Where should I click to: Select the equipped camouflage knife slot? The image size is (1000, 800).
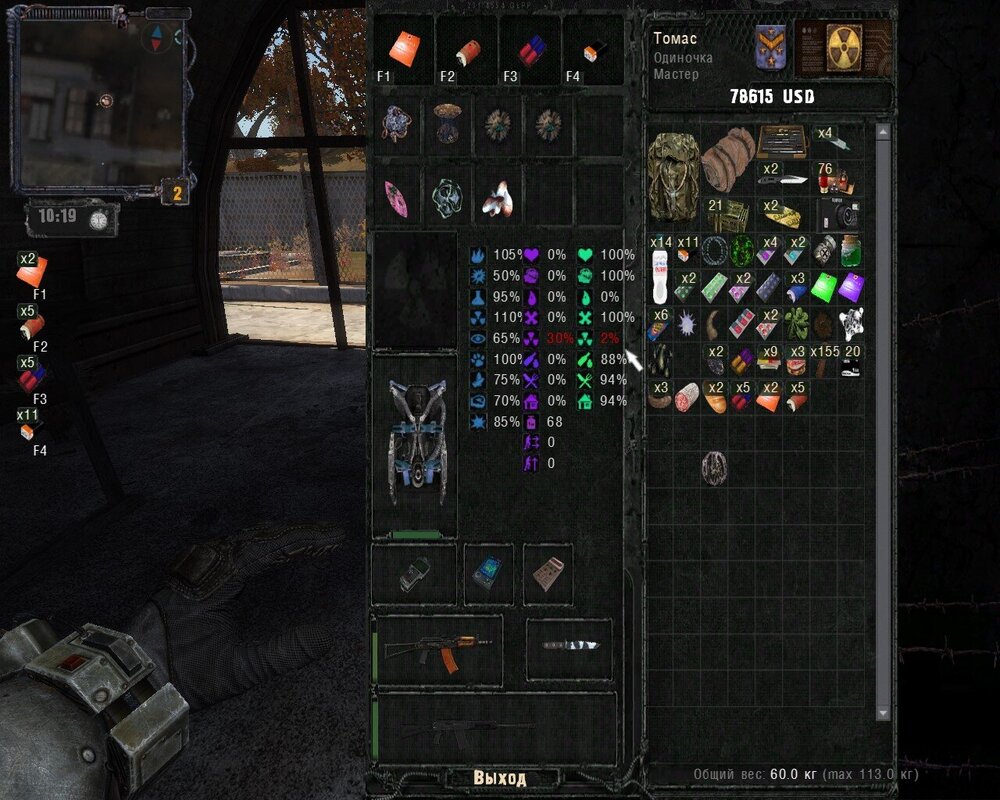click(569, 647)
